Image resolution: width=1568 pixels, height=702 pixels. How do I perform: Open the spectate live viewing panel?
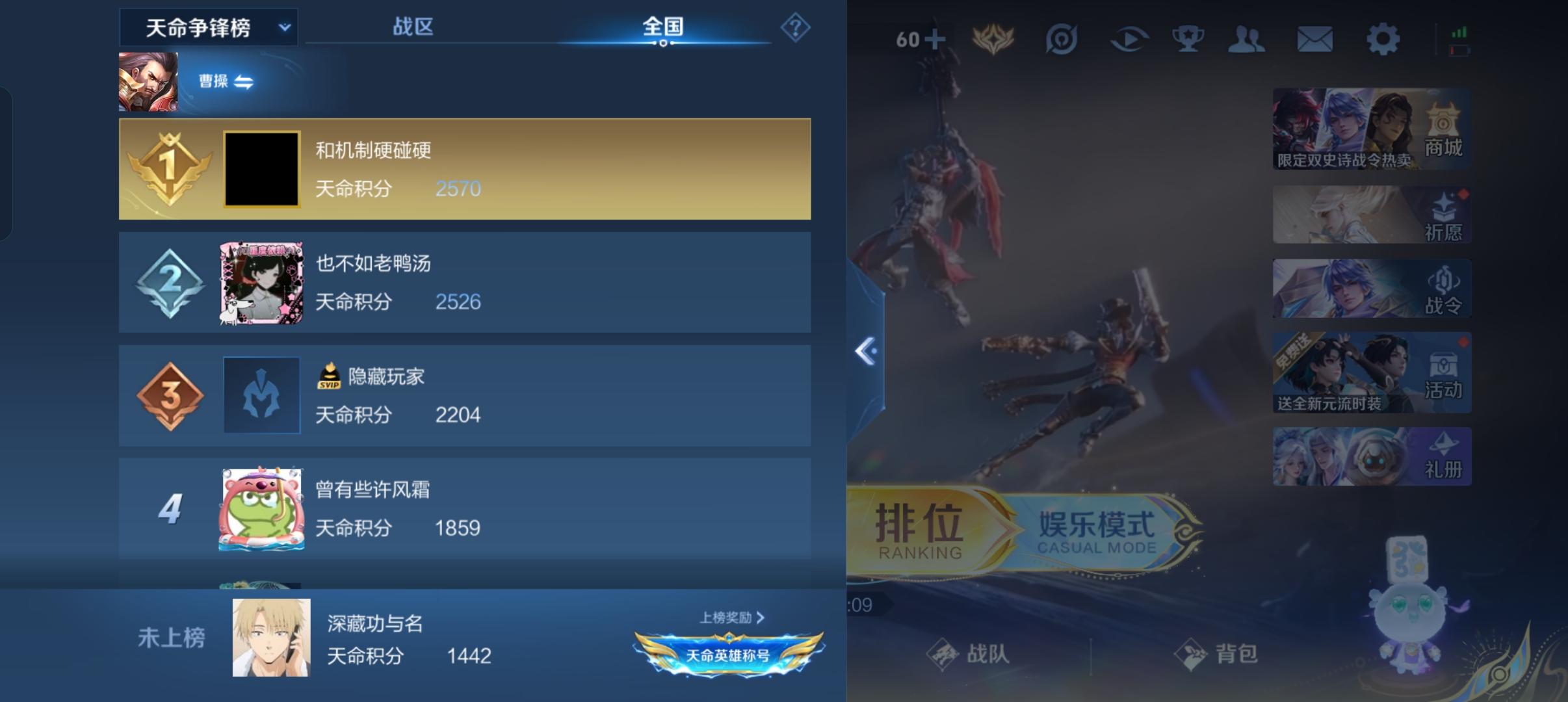1129,39
